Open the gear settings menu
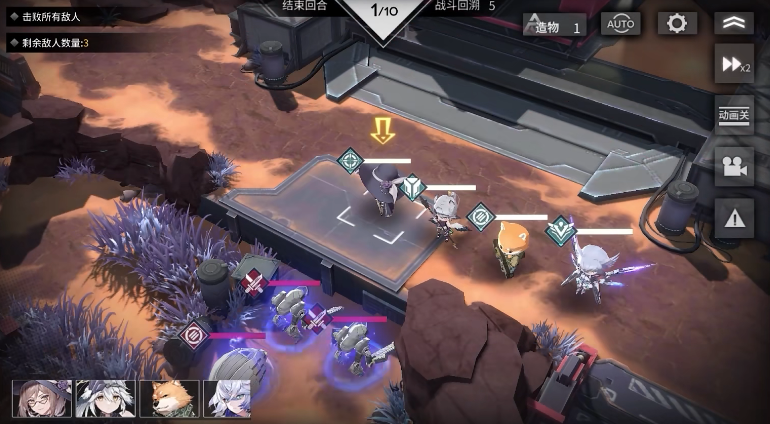The image size is (770, 424). (x=677, y=24)
